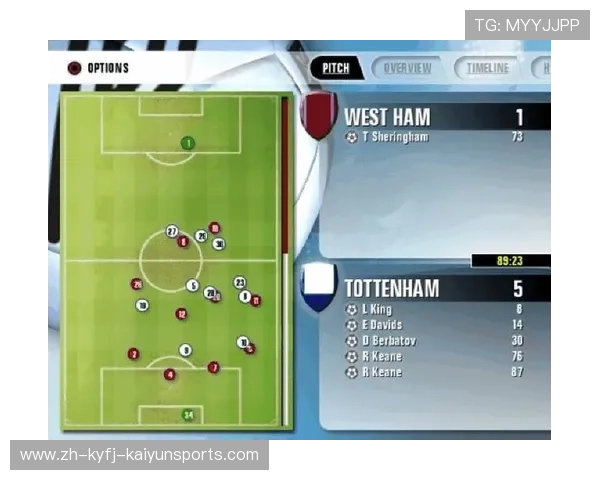The height and width of the screenshot is (480, 600).
Task: Switch to the Overview tab
Action: (407, 68)
